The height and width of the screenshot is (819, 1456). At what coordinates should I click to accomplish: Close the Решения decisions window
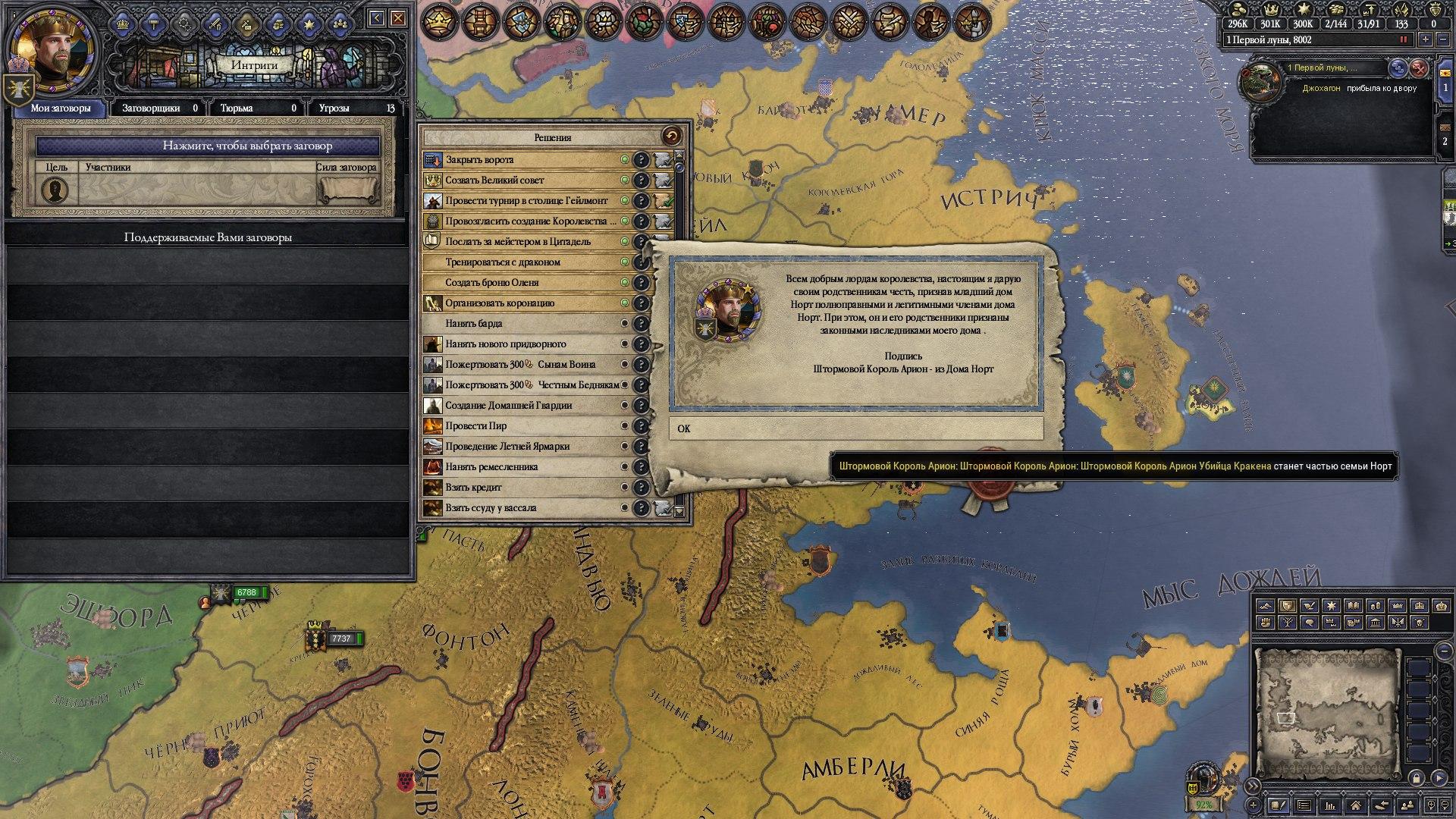[x=671, y=136]
